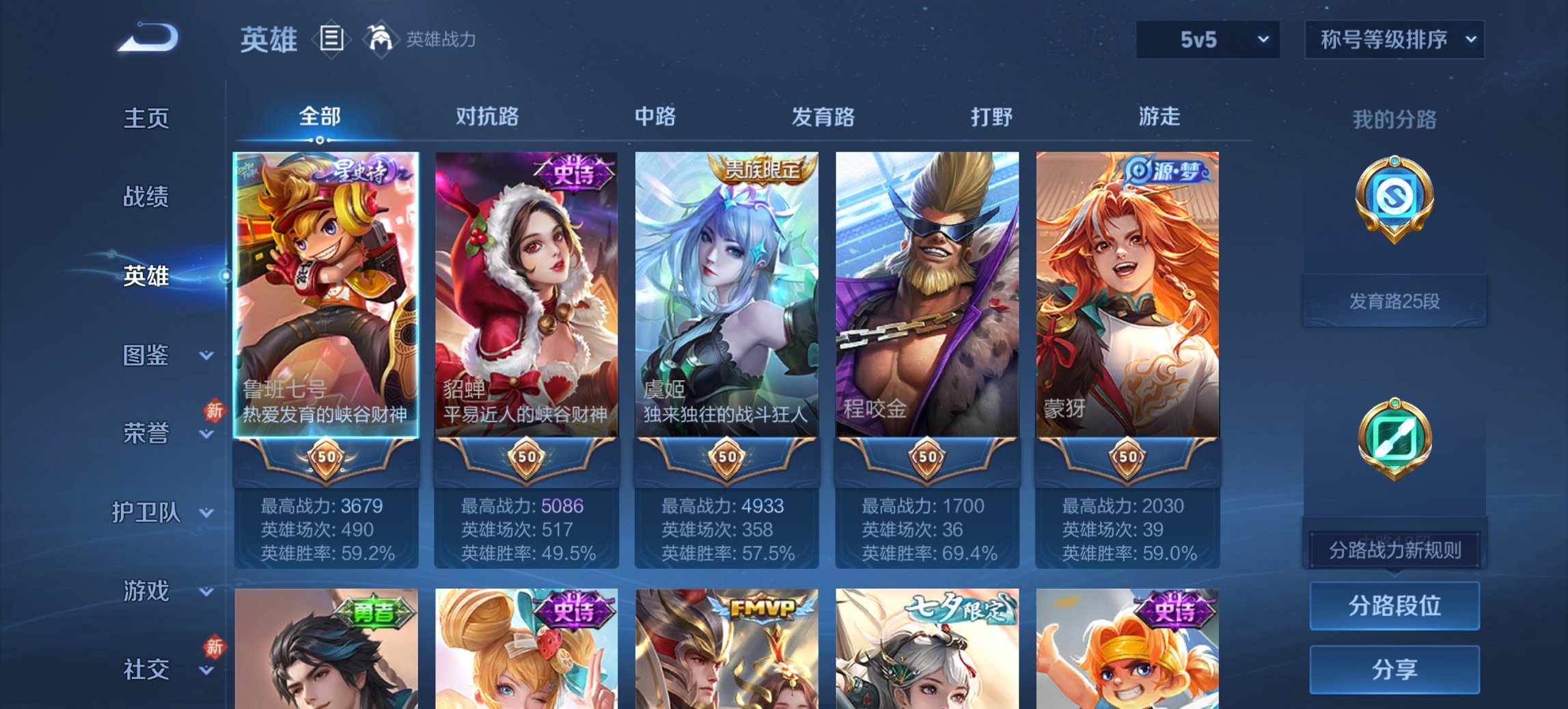Select 战绩 in the left sidebar

click(x=146, y=198)
